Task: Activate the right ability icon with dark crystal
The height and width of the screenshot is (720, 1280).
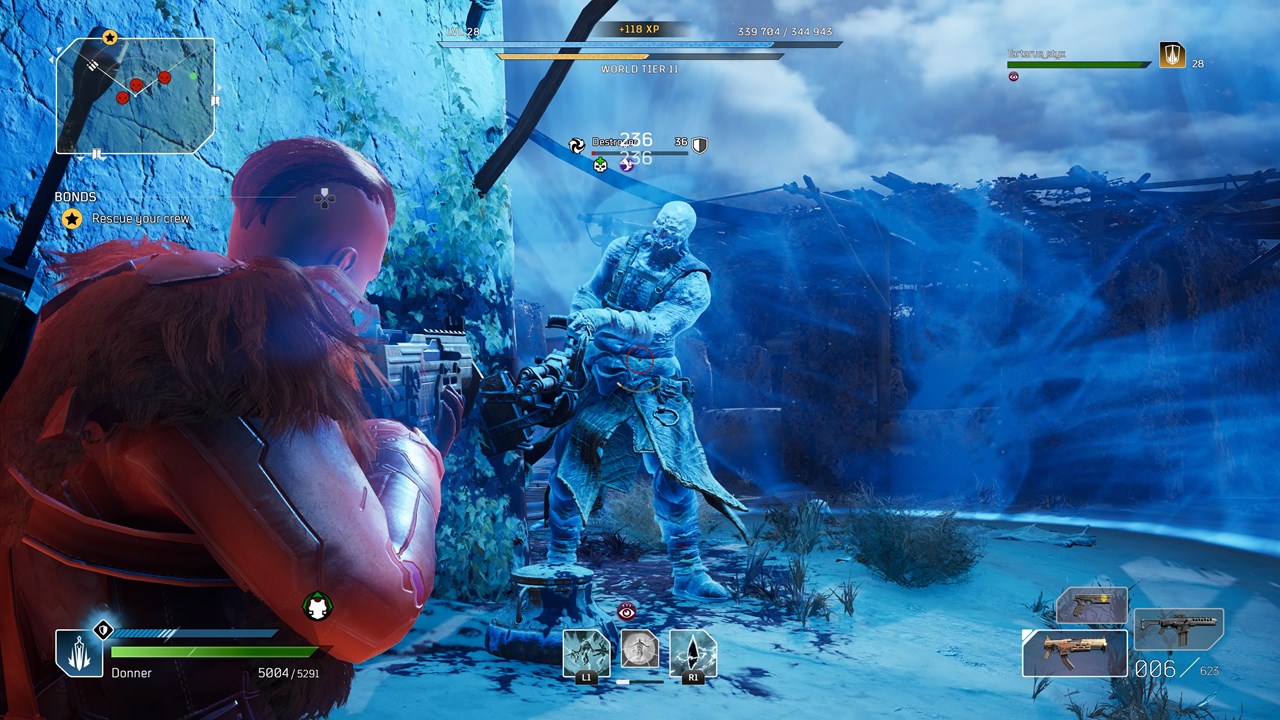Action: click(693, 653)
